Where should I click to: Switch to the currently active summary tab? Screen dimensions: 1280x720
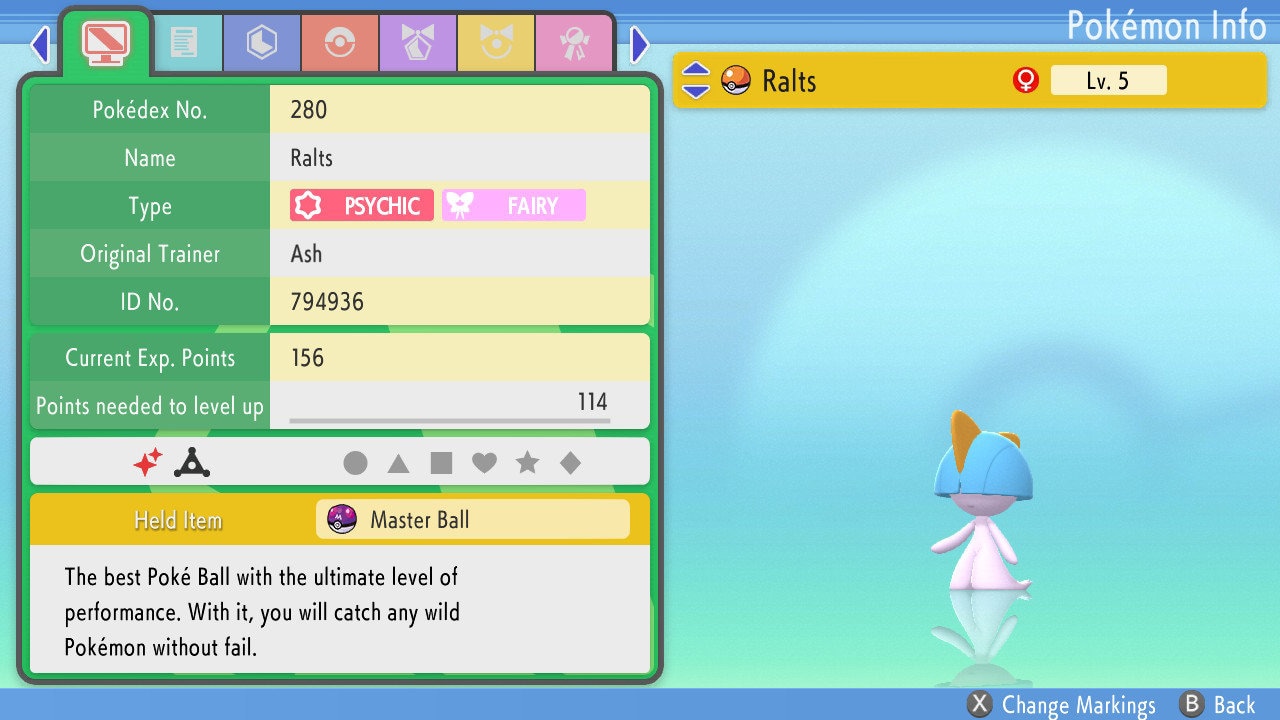[x=103, y=42]
